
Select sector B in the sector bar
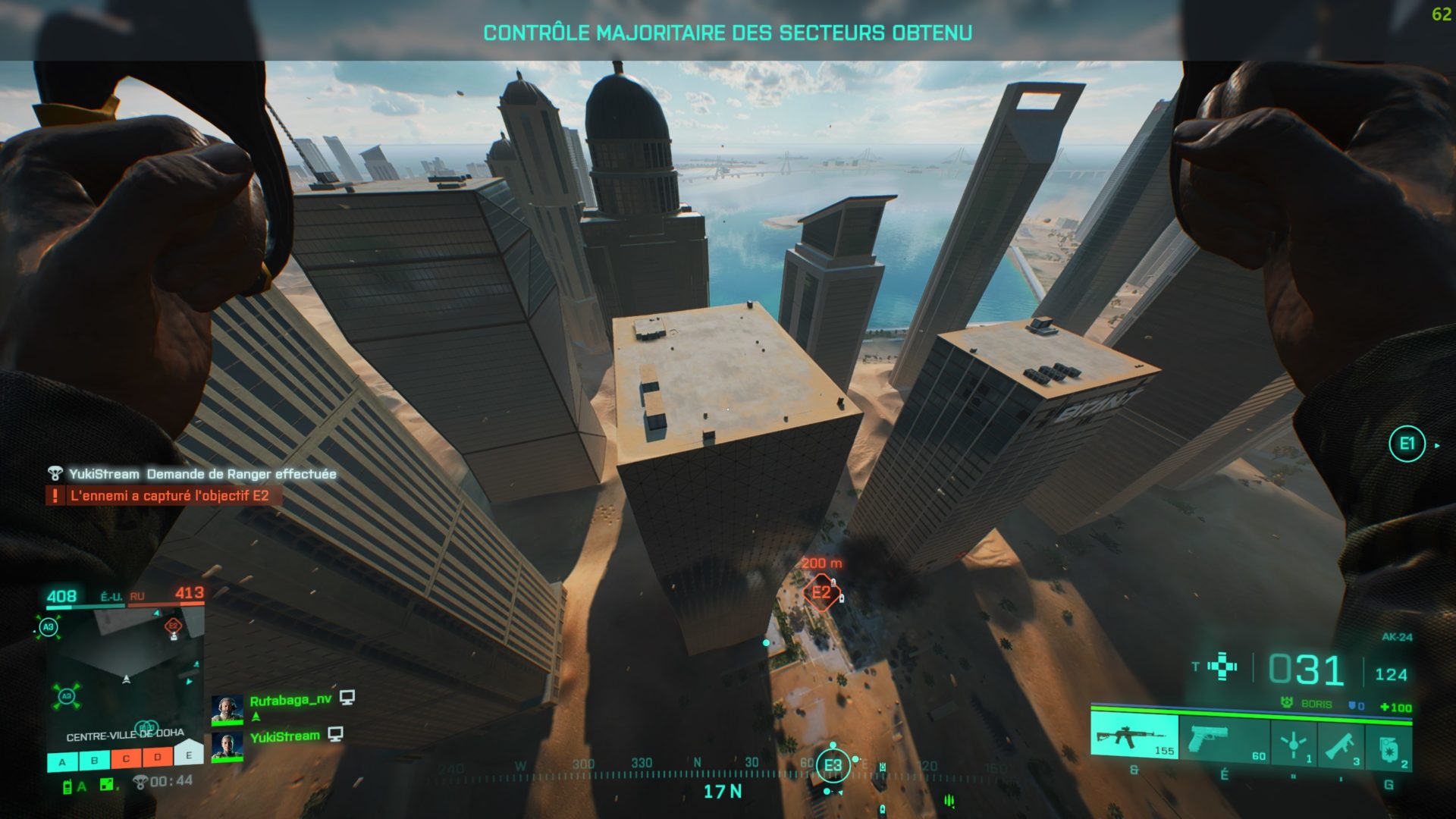(x=94, y=760)
